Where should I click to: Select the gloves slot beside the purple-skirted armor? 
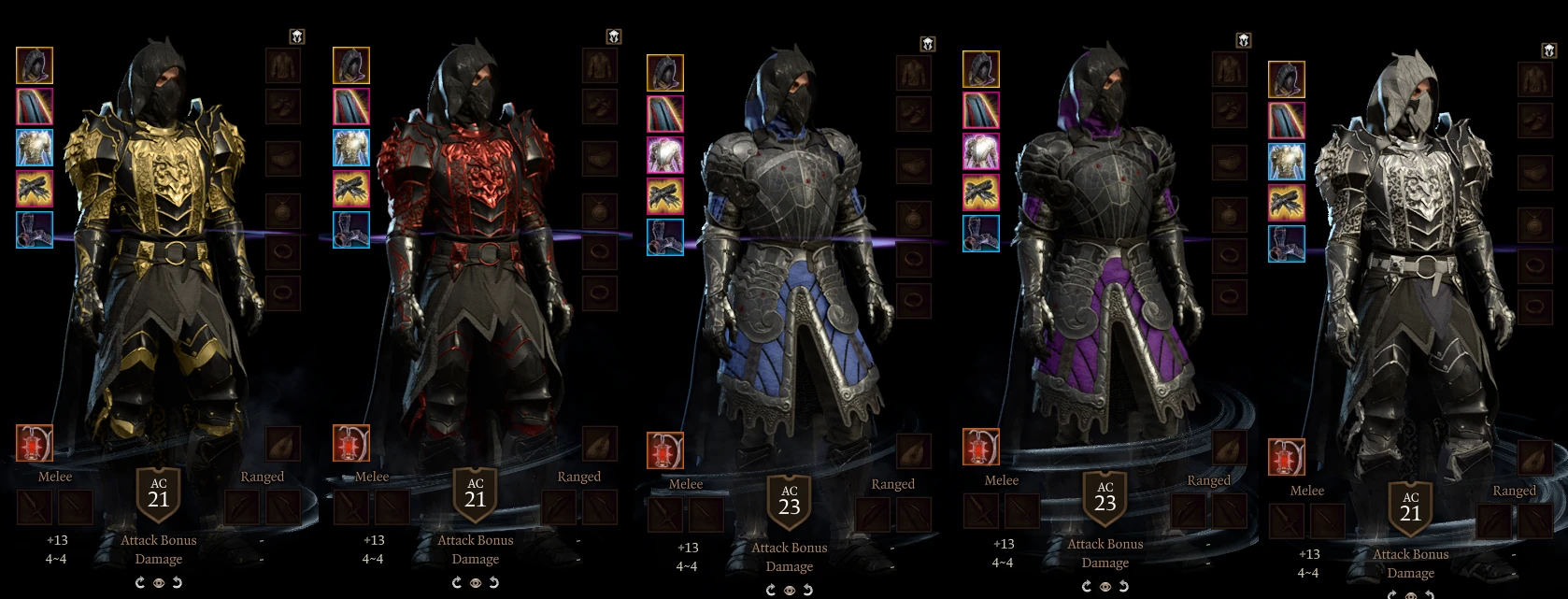tap(981, 193)
